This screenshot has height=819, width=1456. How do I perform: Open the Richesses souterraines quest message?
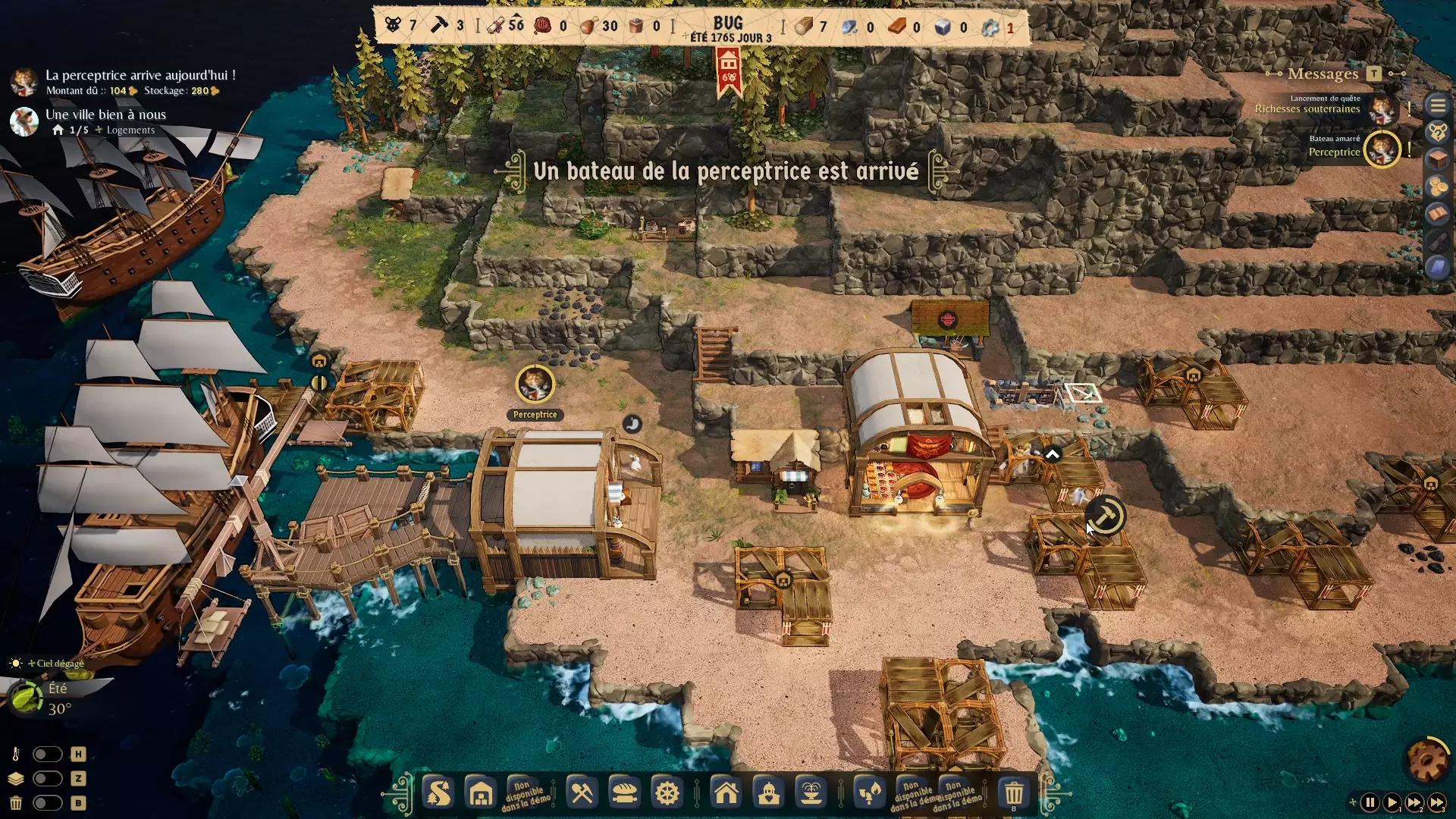point(1307,108)
